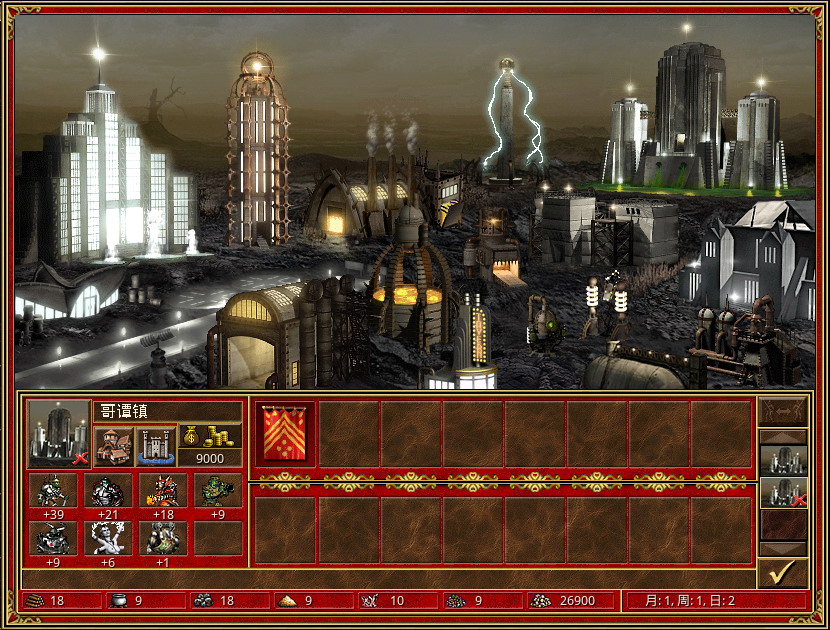The width and height of the screenshot is (830, 630).
Task: Open the town hall building icon
Action: click(113, 446)
